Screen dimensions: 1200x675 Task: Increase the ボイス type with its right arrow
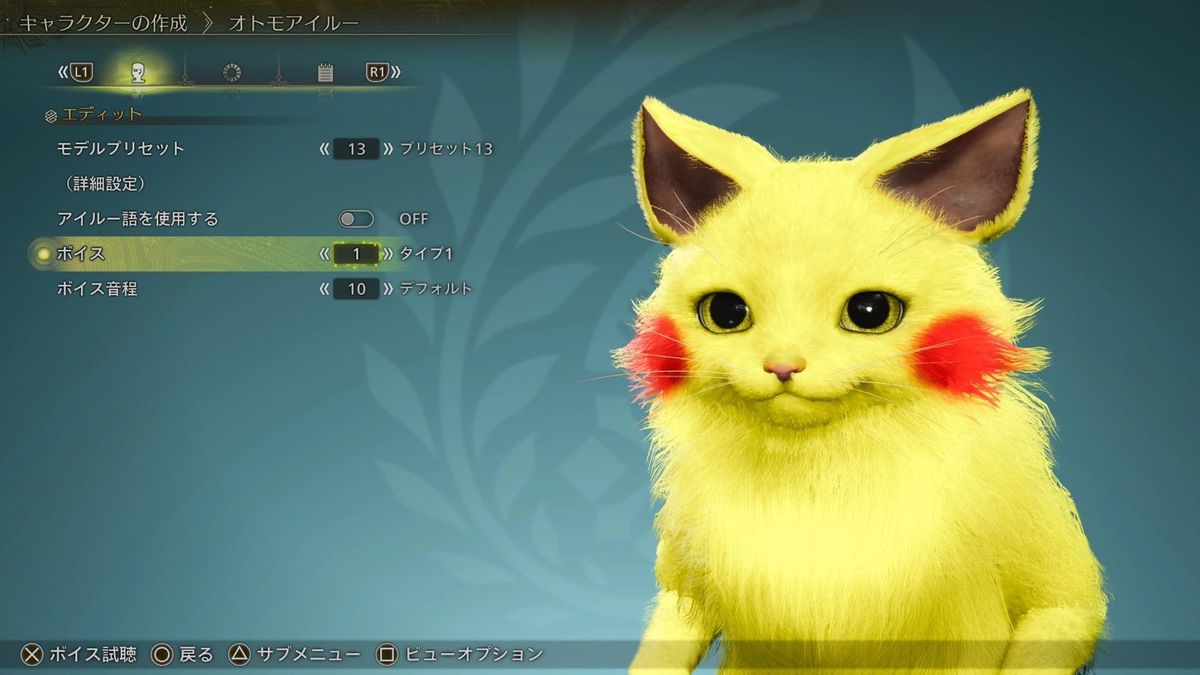click(388, 254)
